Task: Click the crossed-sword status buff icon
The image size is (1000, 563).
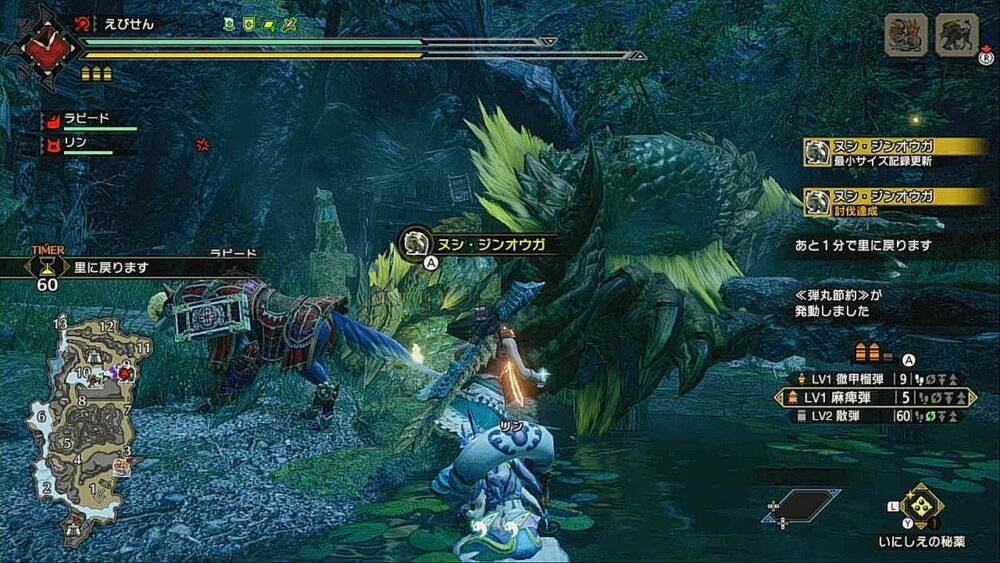Action: 289,22
